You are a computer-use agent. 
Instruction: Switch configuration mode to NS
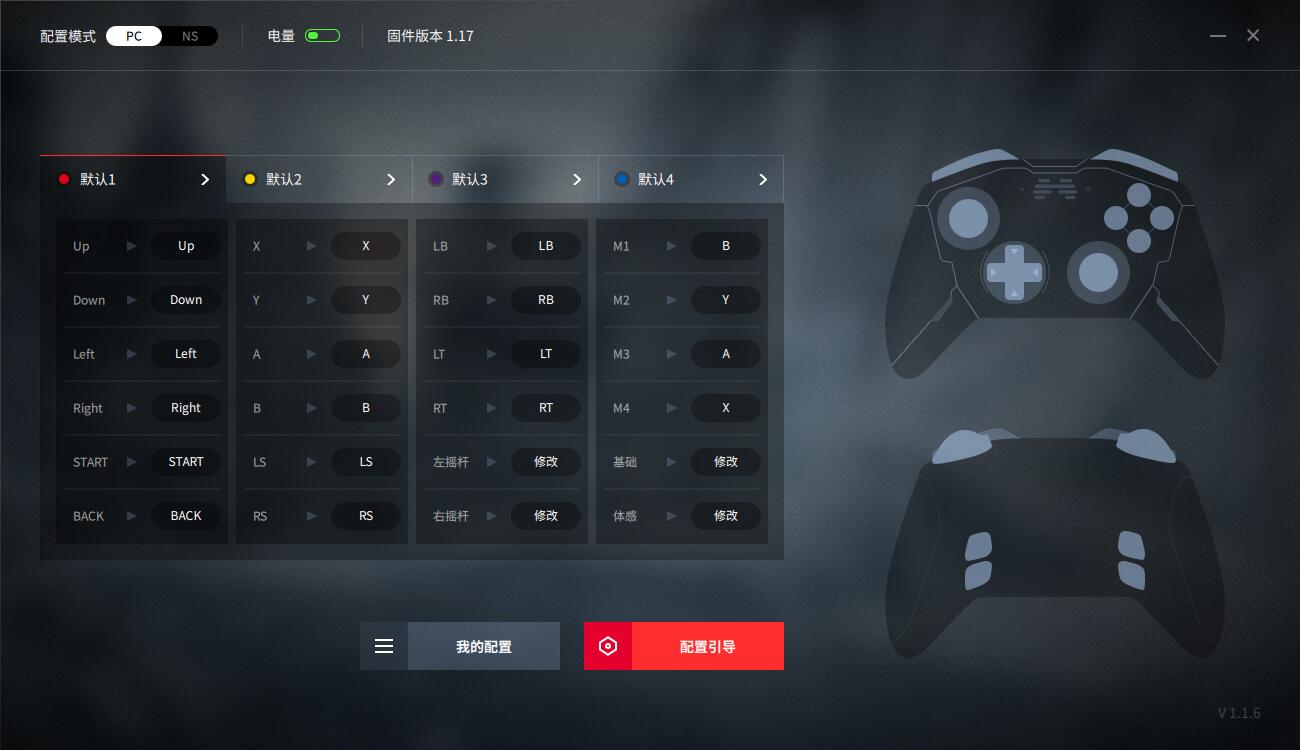coord(189,35)
